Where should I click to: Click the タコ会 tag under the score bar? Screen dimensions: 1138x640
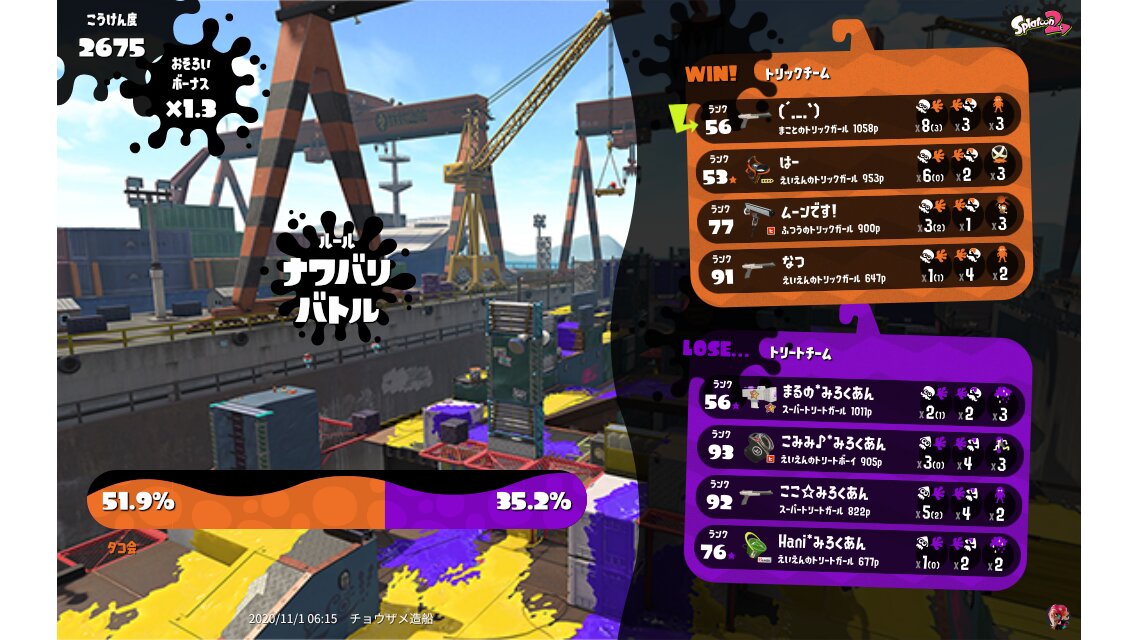[x=122, y=548]
